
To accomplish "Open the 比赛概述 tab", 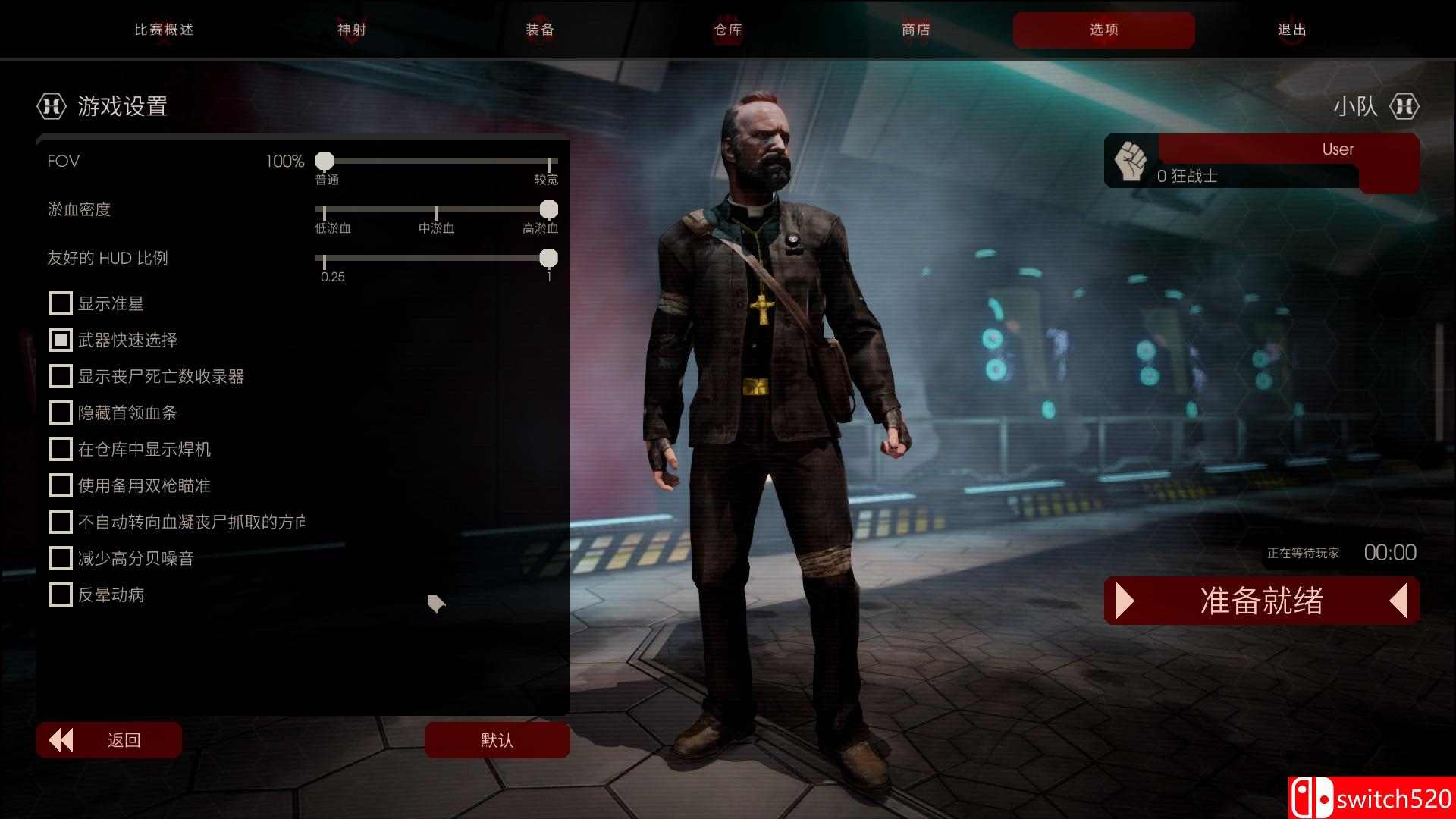I will 164,30.
